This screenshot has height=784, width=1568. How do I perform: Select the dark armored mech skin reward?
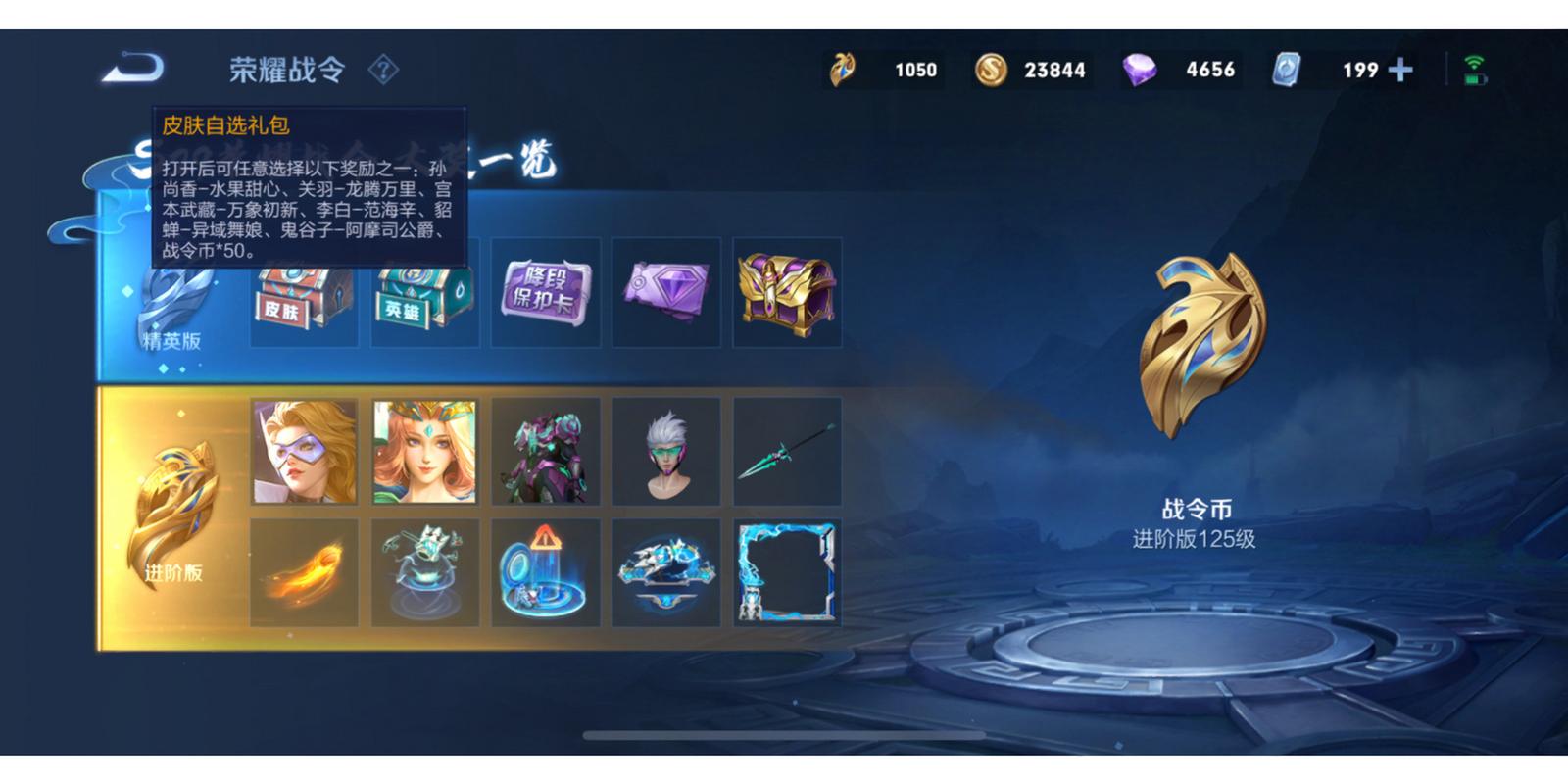(x=546, y=452)
